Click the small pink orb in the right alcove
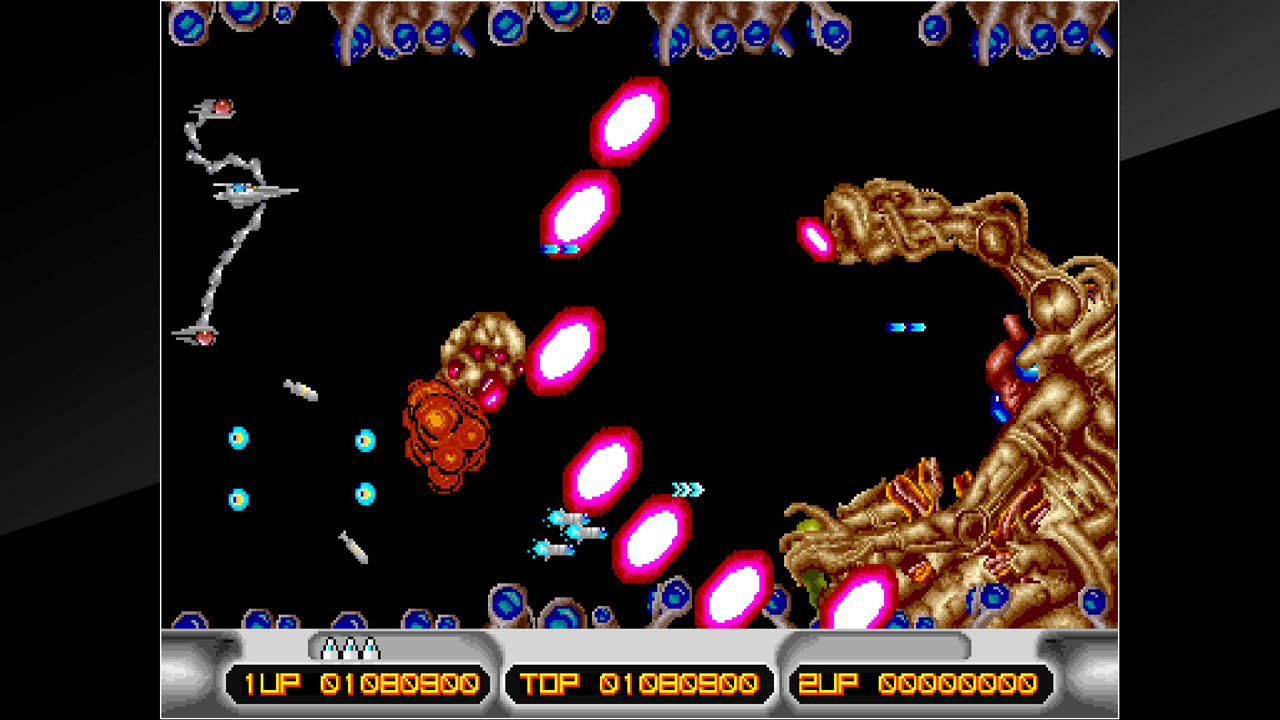 (815, 237)
